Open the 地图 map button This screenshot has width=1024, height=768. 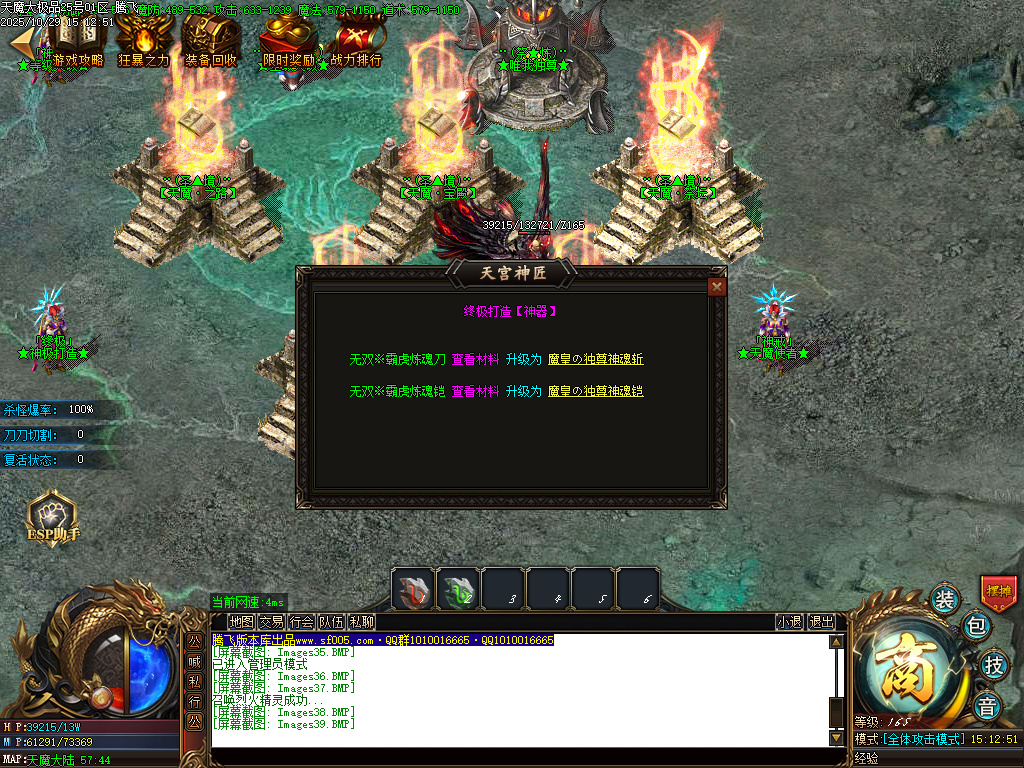pyautogui.click(x=241, y=622)
